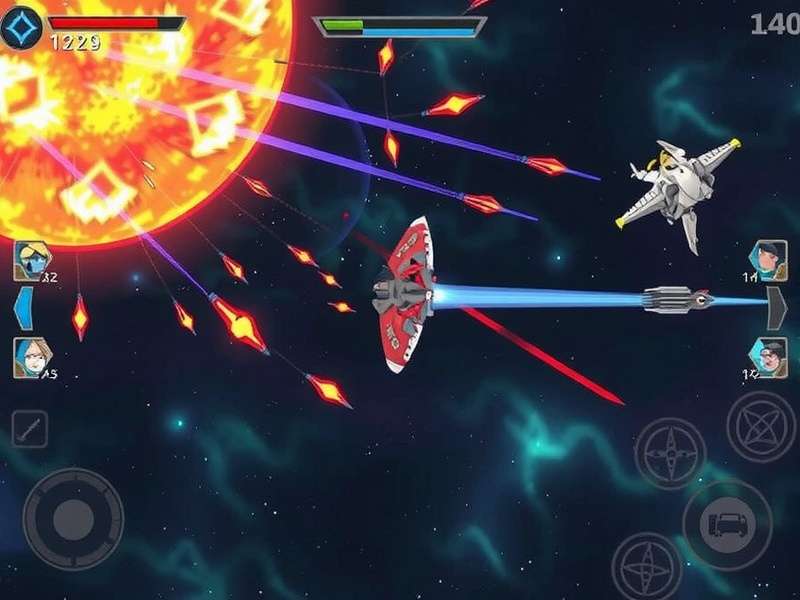
Task: Select the goggles-wearing pilot portrait
Action: point(769,356)
